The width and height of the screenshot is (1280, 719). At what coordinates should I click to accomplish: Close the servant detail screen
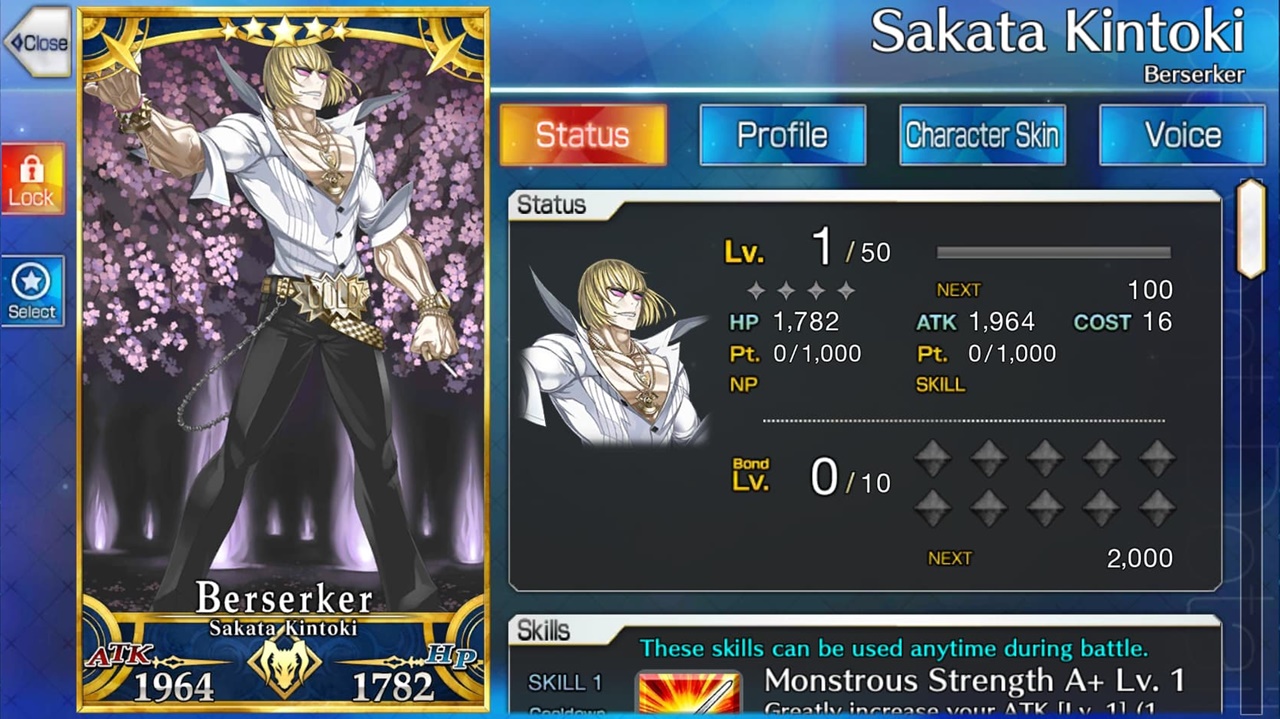tap(37, 43)
